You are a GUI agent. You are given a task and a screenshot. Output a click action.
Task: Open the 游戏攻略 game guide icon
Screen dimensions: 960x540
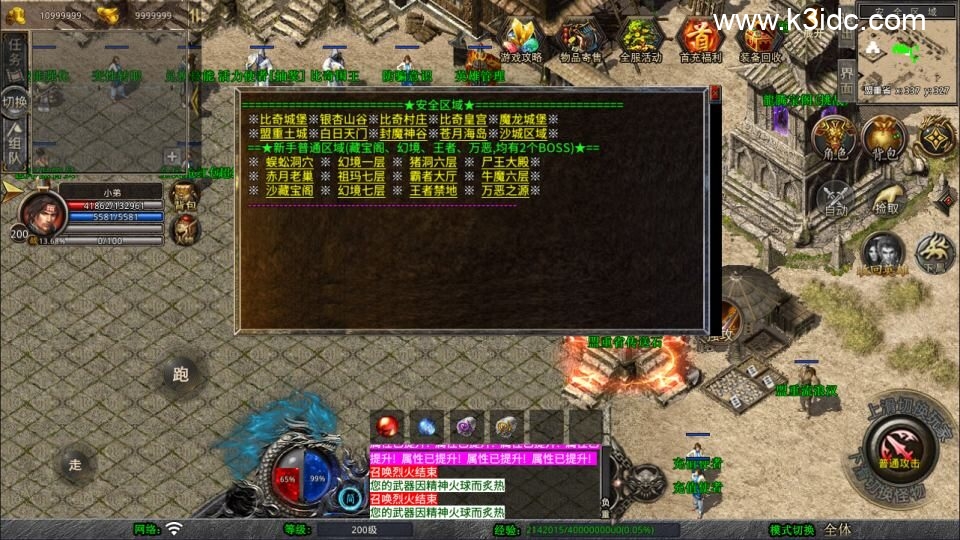tap(520, 40)
